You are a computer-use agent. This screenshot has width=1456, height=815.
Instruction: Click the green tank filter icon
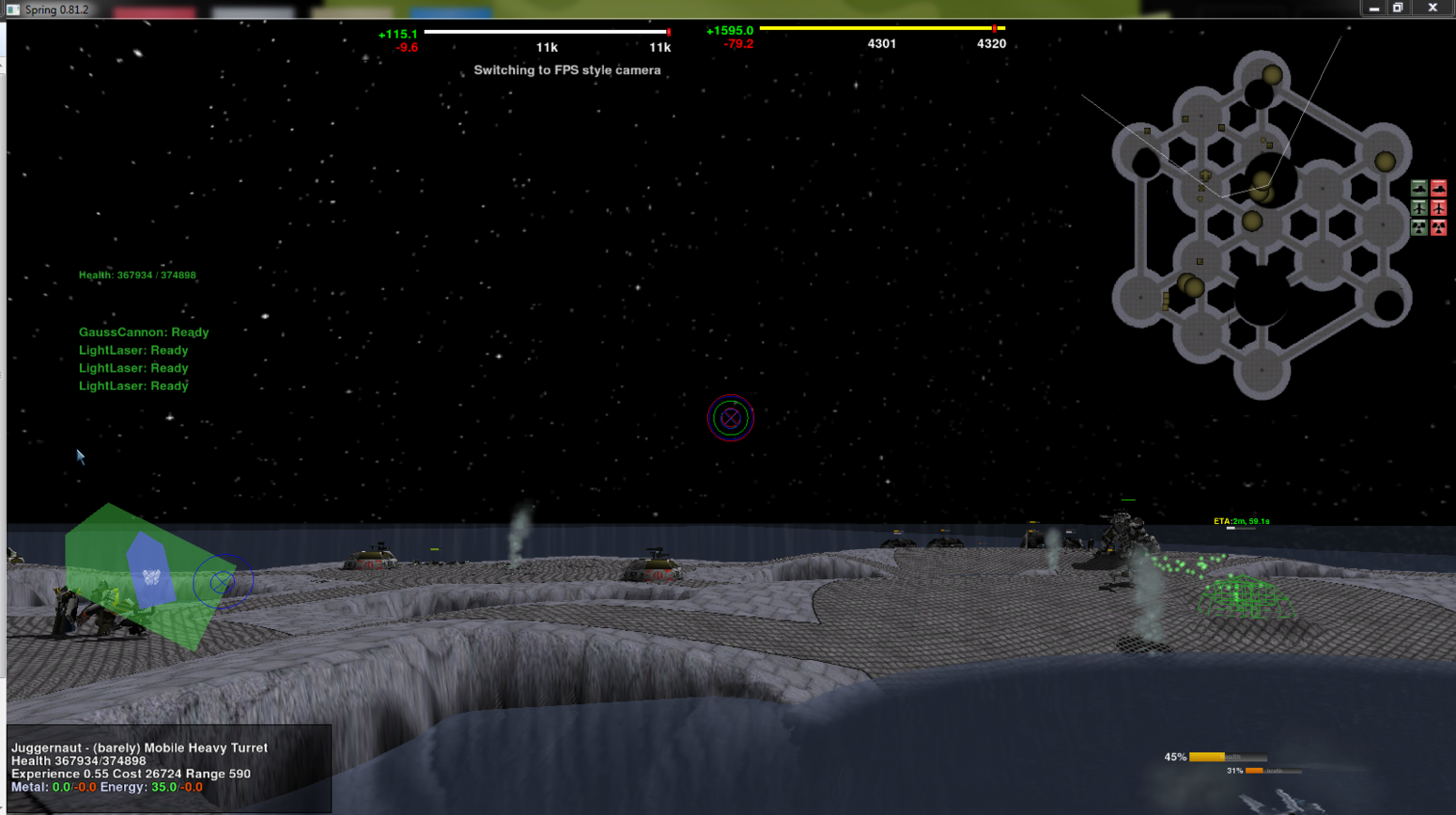tap(1418, 189)
